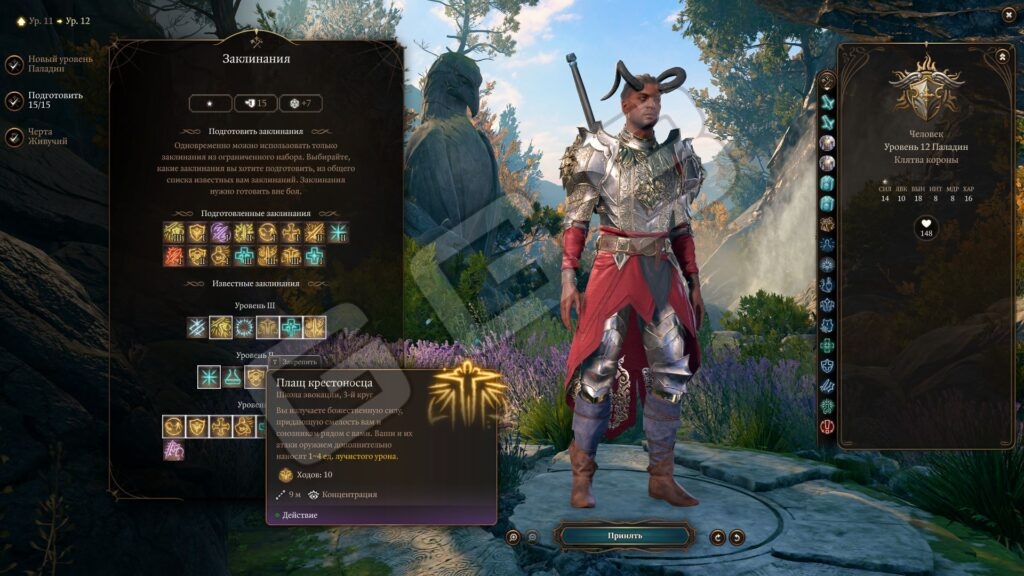This screenshot has width=1024, height=576.
Task: Rotate the character with the left arrow button
Action: pos(717,537)
